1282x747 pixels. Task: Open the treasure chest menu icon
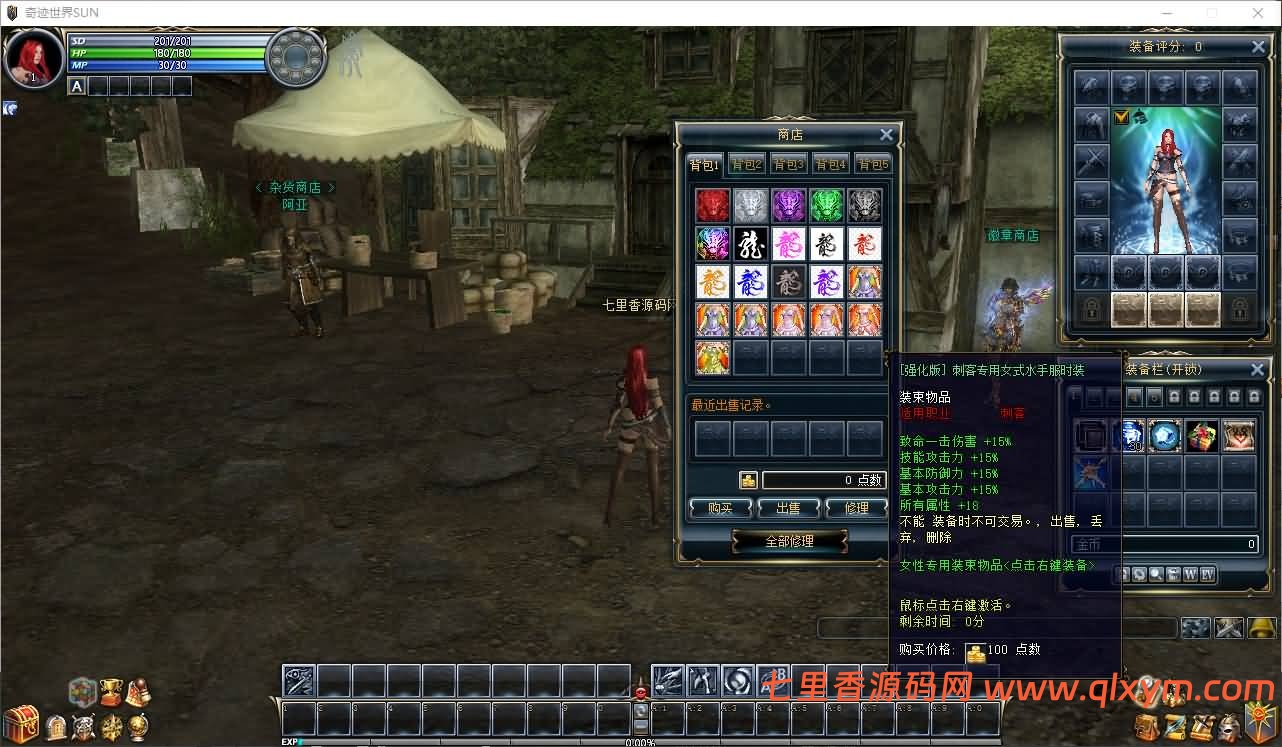21,722
